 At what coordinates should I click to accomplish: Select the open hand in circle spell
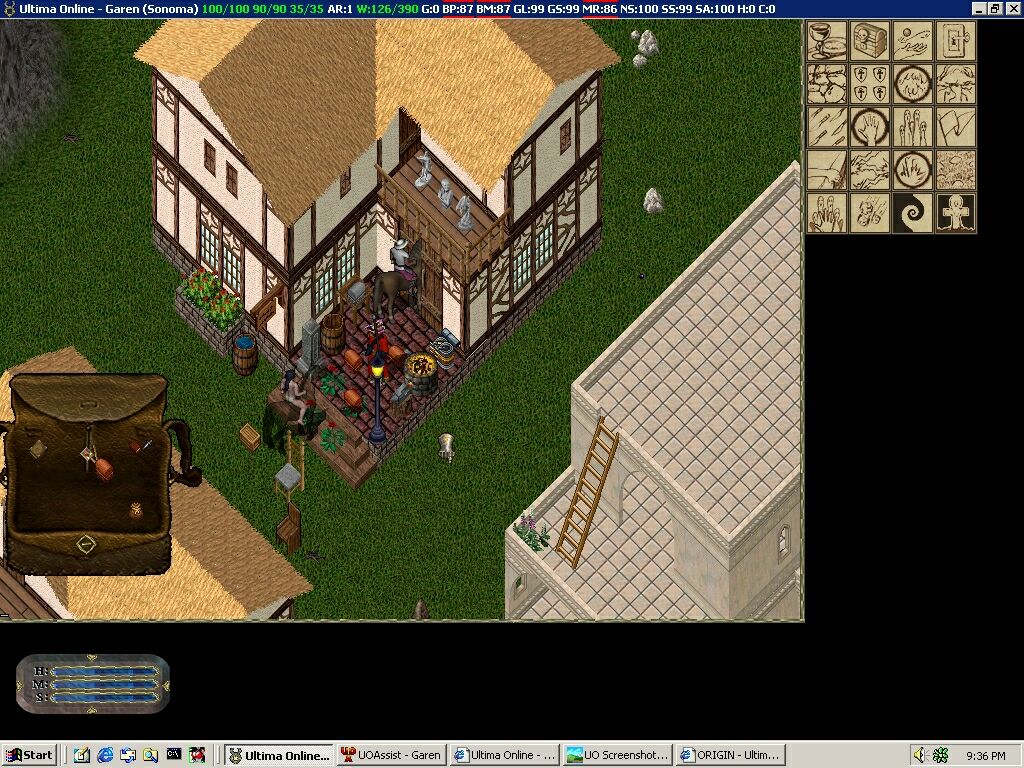(x=870, y=127)
